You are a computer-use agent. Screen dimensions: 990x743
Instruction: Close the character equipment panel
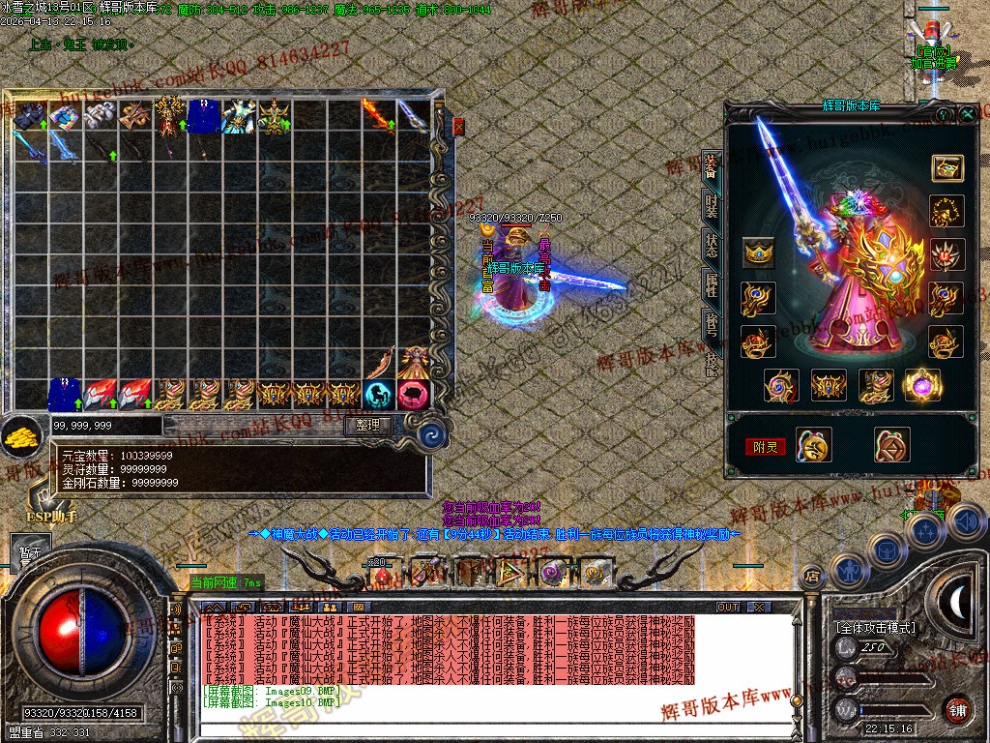tap(967, 115)
